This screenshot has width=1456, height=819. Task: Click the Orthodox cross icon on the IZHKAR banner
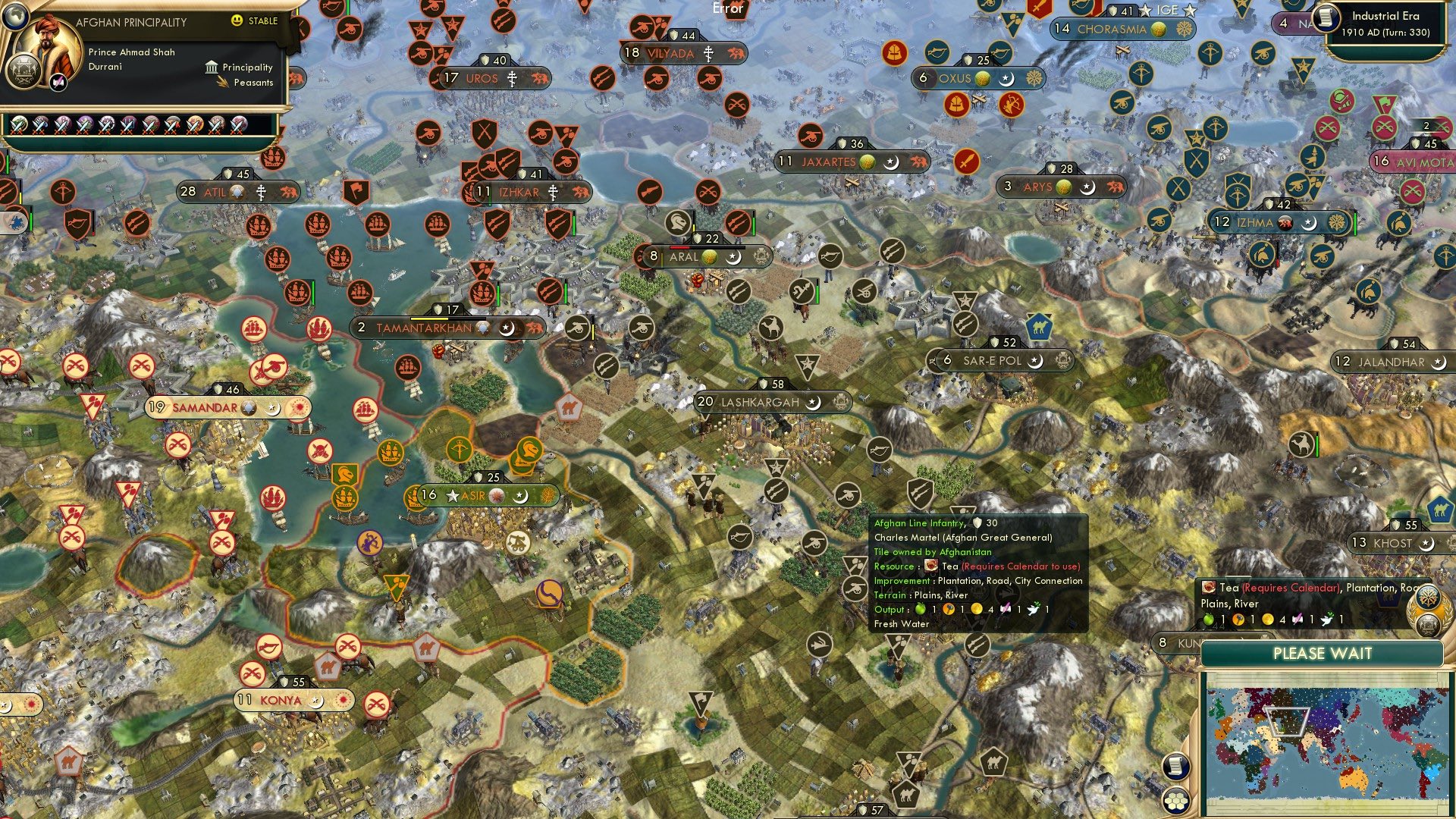point(552,192)
